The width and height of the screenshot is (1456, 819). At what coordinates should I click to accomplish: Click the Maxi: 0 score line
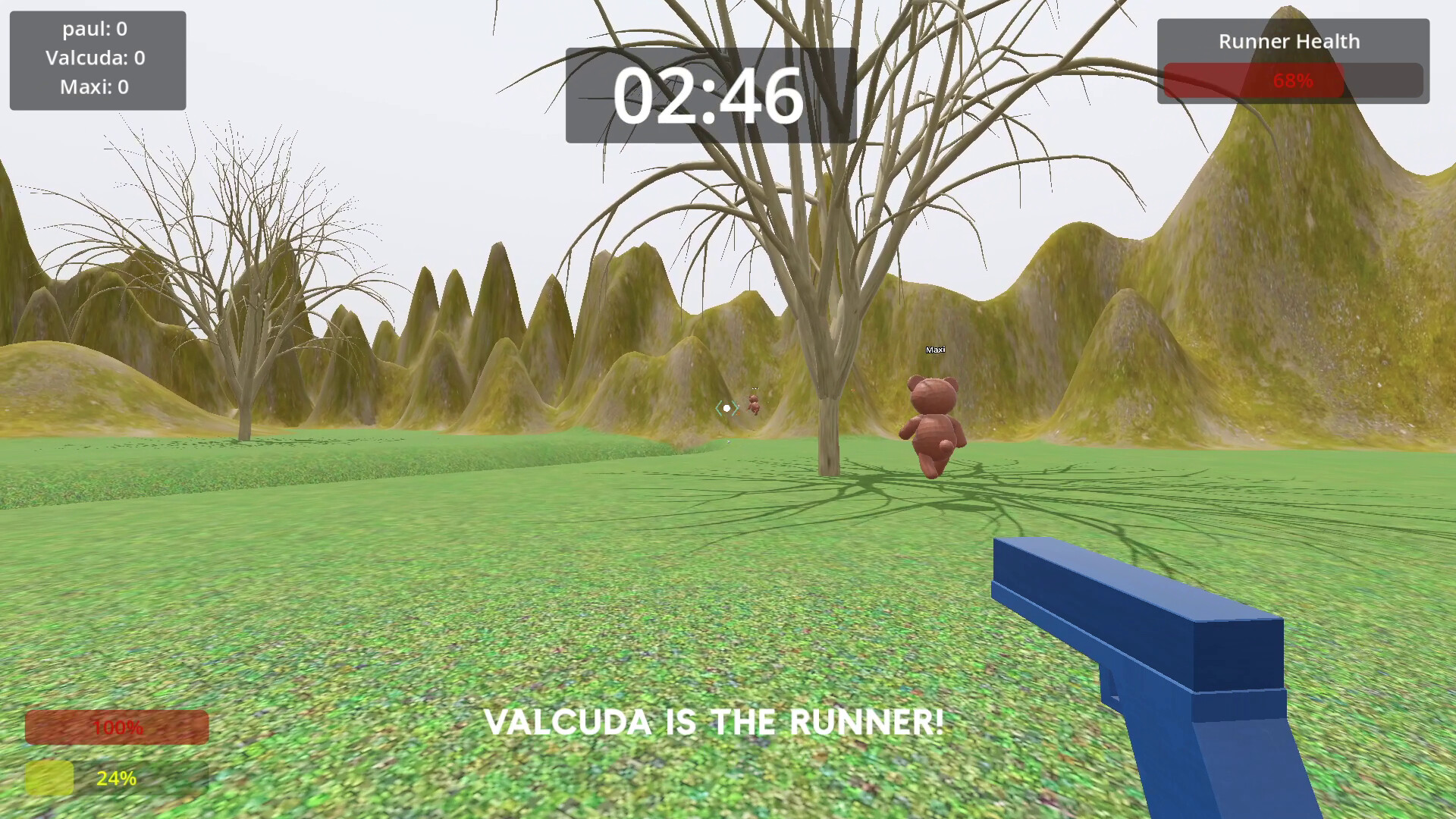[96, 87]
